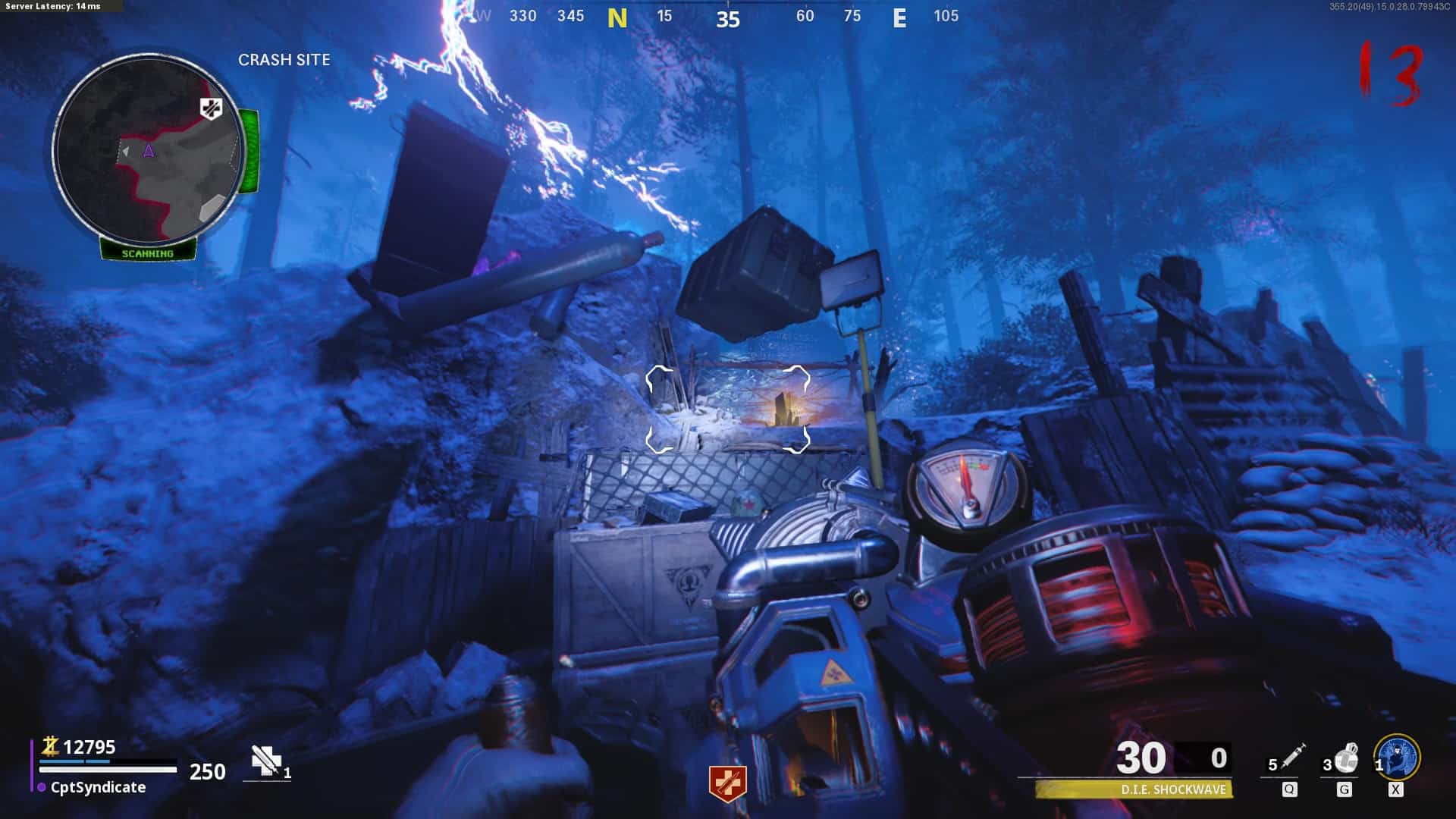This screenshot has height=819, width=1456.
Task: Click the CptSyndicate player name
Action: pyautogui.click(x=98, y=787)
